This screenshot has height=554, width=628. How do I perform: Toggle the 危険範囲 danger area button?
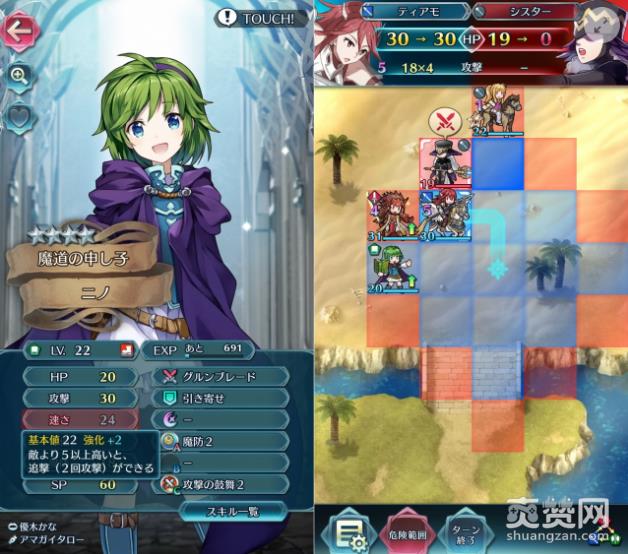[x=409, y=529]
